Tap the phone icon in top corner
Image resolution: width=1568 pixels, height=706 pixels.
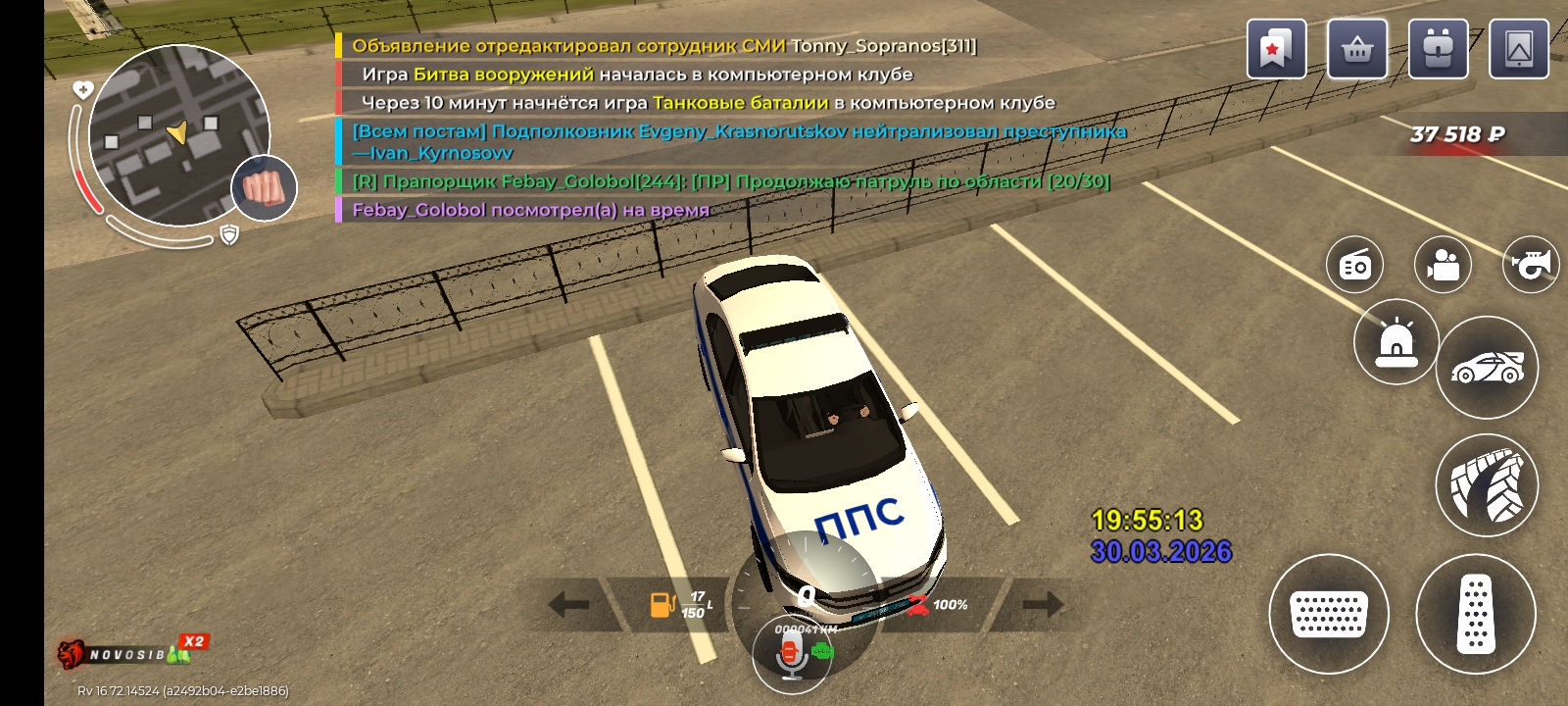click(1519, 49)
